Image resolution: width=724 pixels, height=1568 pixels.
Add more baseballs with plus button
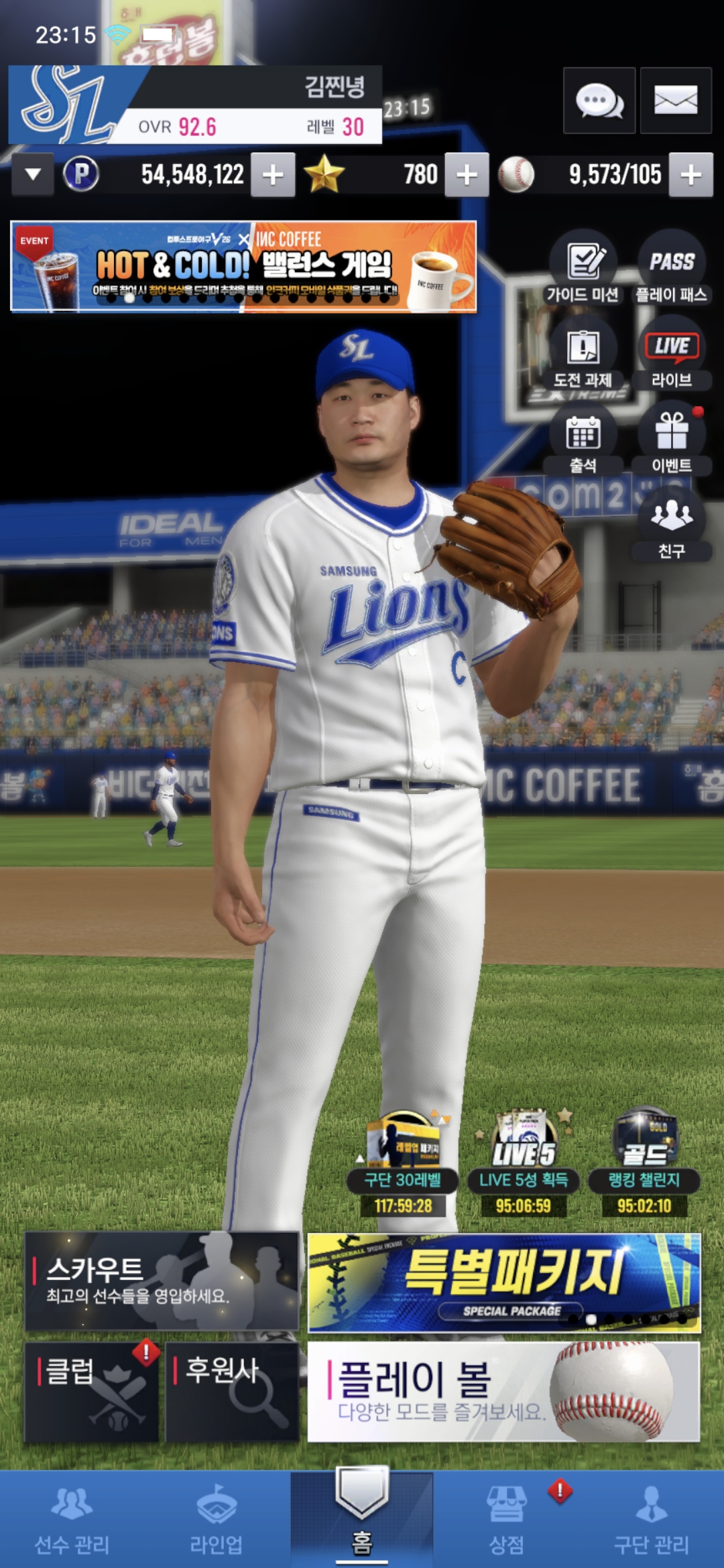(690, 175)
